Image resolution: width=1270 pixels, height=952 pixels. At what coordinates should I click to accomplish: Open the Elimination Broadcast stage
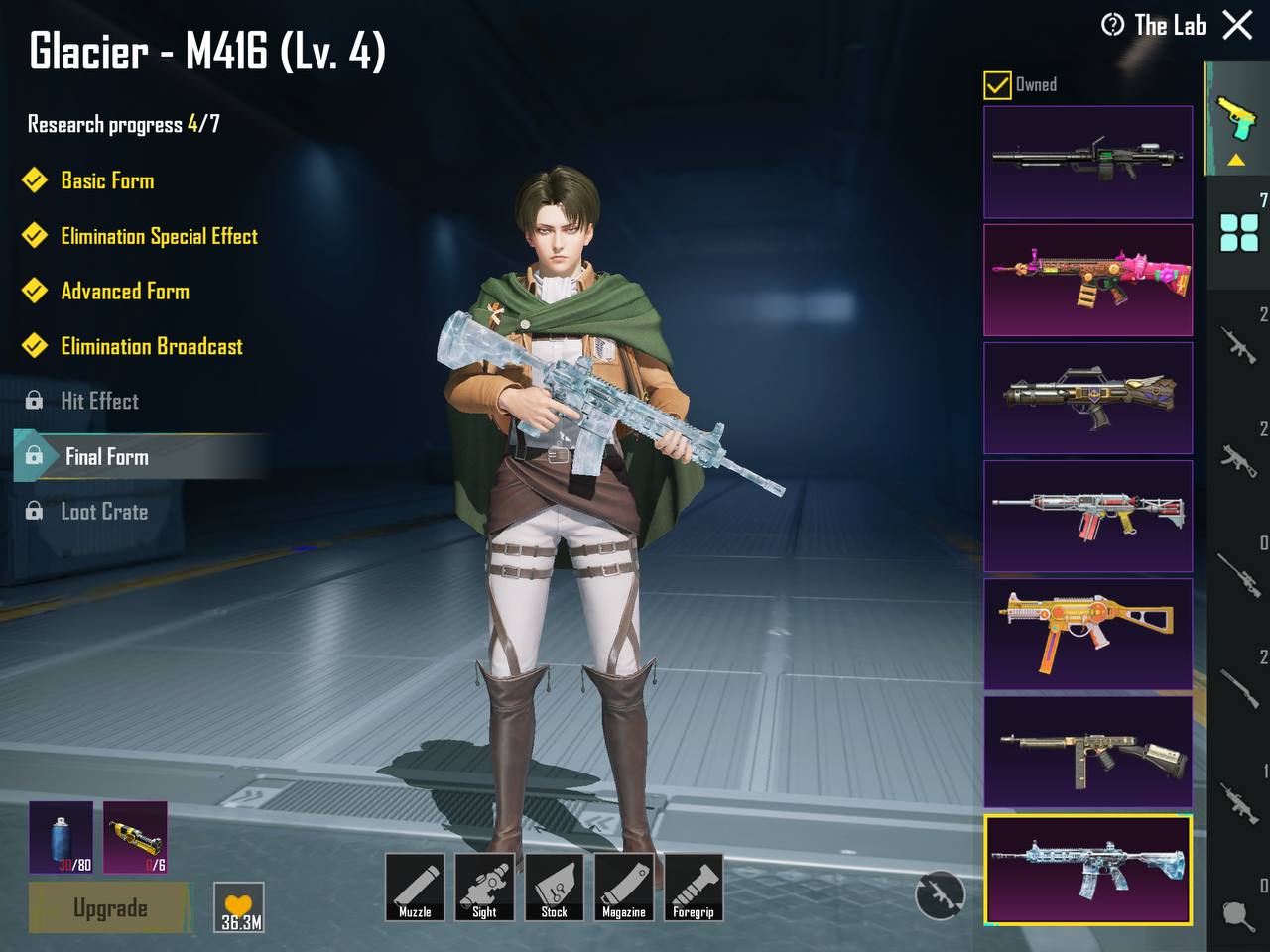pos(152,346)
